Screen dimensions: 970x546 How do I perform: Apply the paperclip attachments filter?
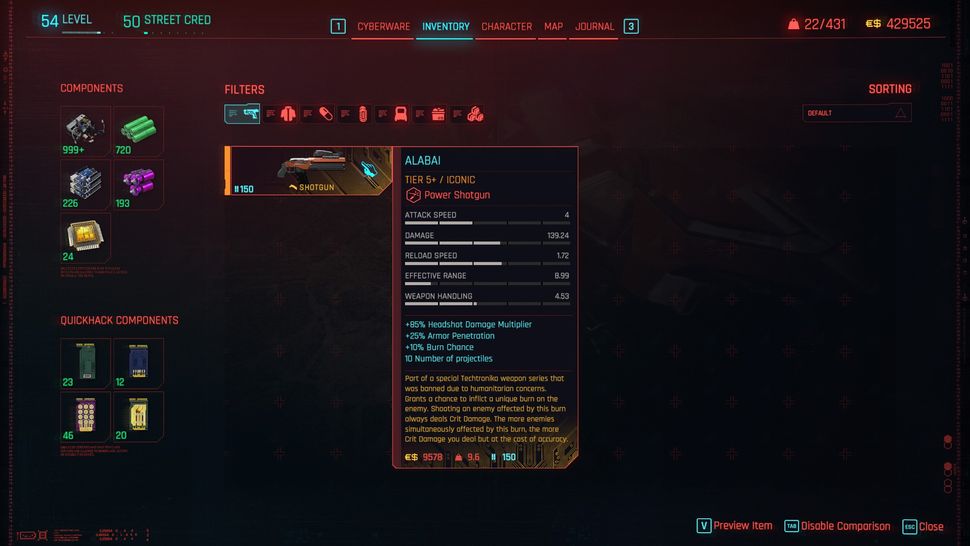tap(363, 114)
